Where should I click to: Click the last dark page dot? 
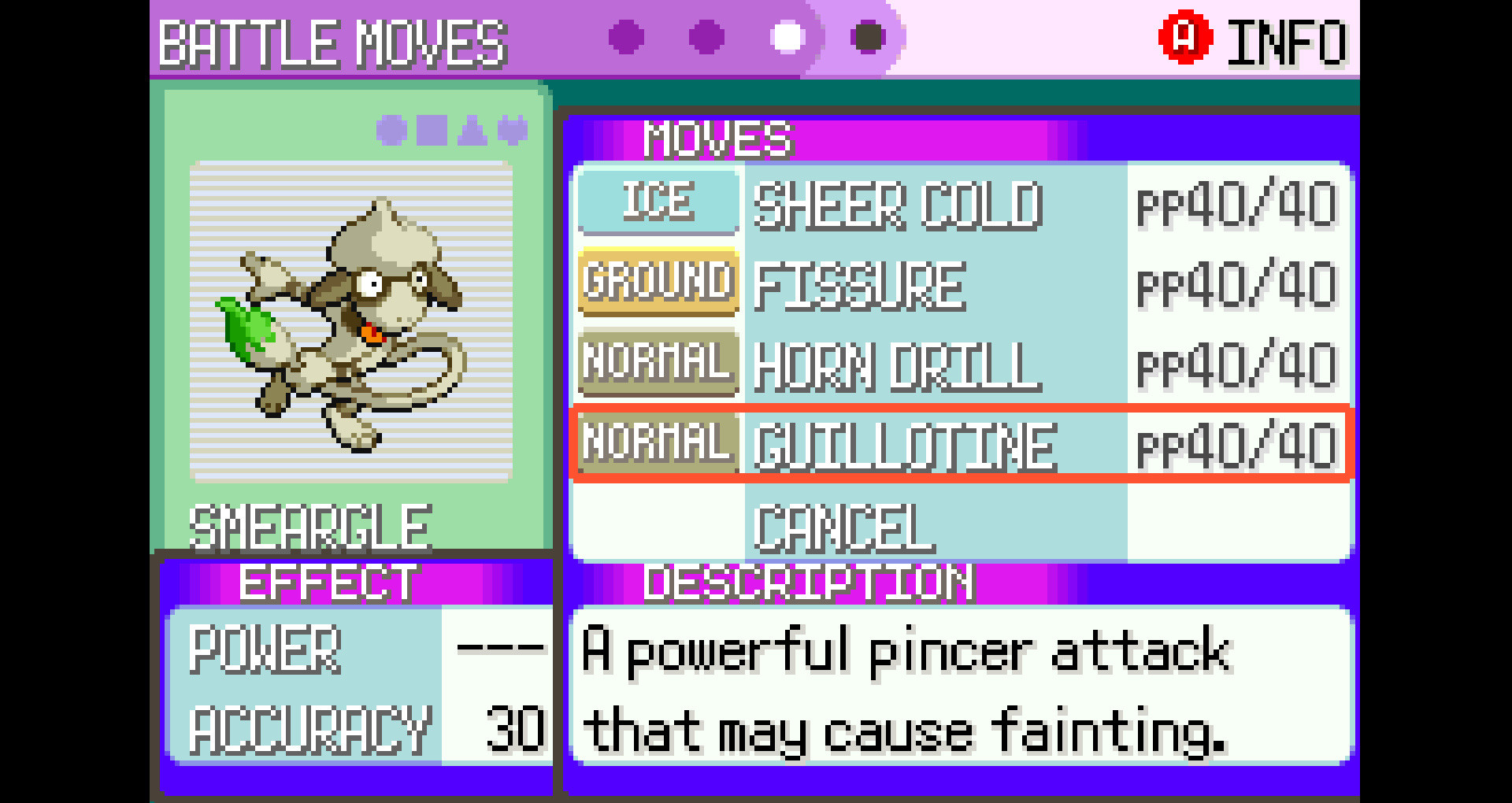[868, 35]
